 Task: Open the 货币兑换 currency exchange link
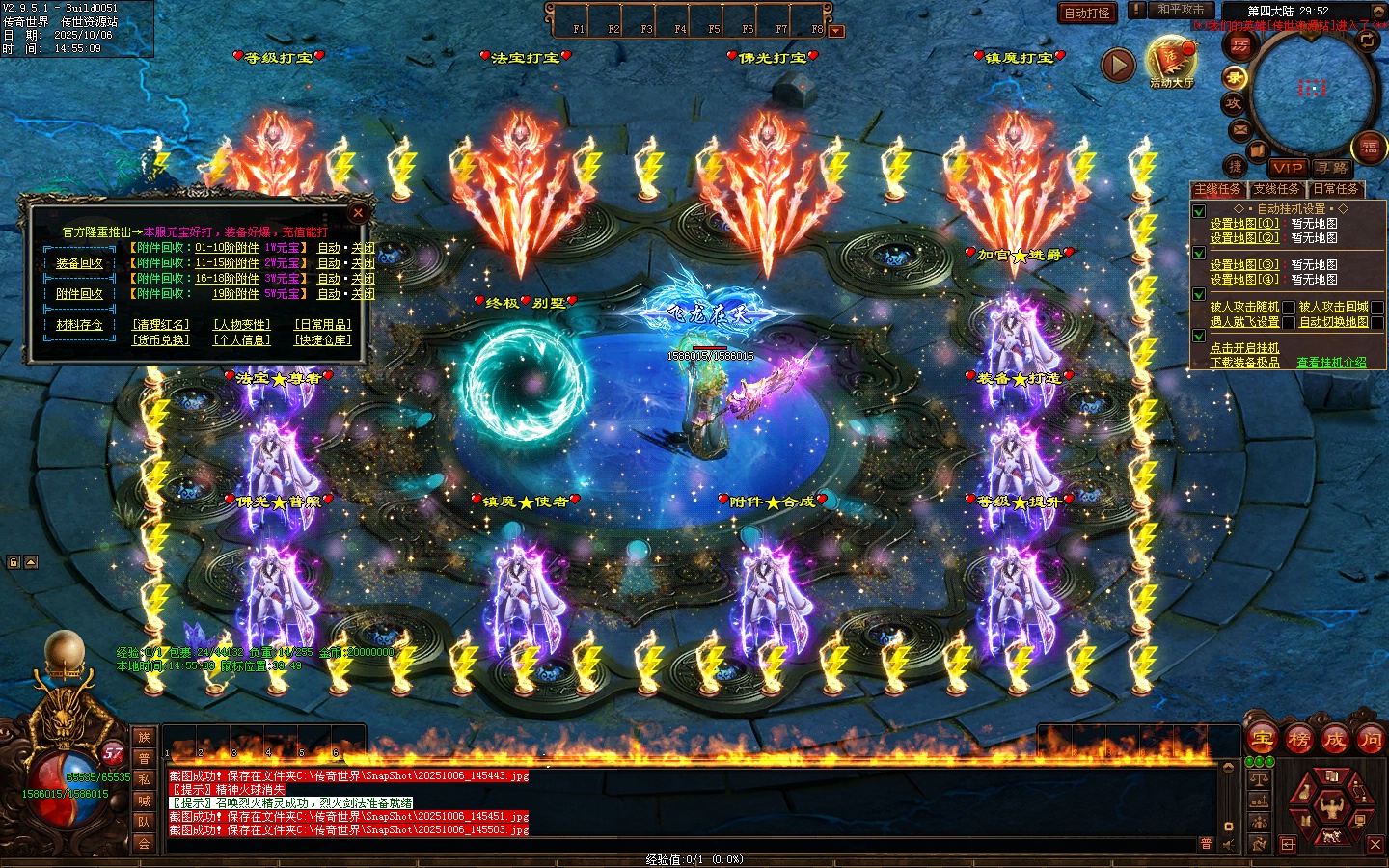[161, 340]
